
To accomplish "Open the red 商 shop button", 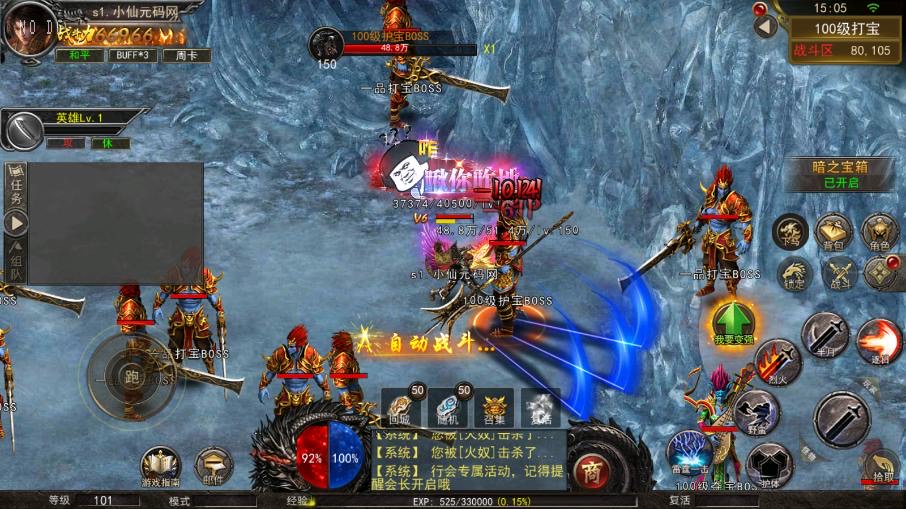I will [x=593, y=470].
